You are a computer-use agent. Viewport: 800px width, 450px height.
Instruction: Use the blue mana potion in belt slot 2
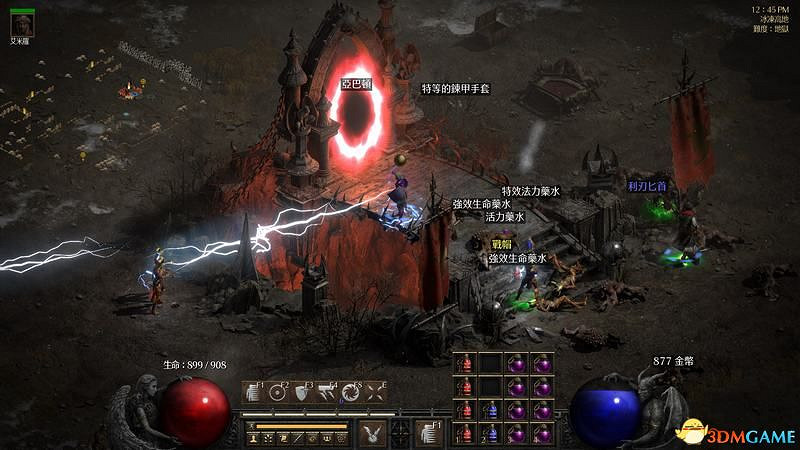(x=490, y=434)
